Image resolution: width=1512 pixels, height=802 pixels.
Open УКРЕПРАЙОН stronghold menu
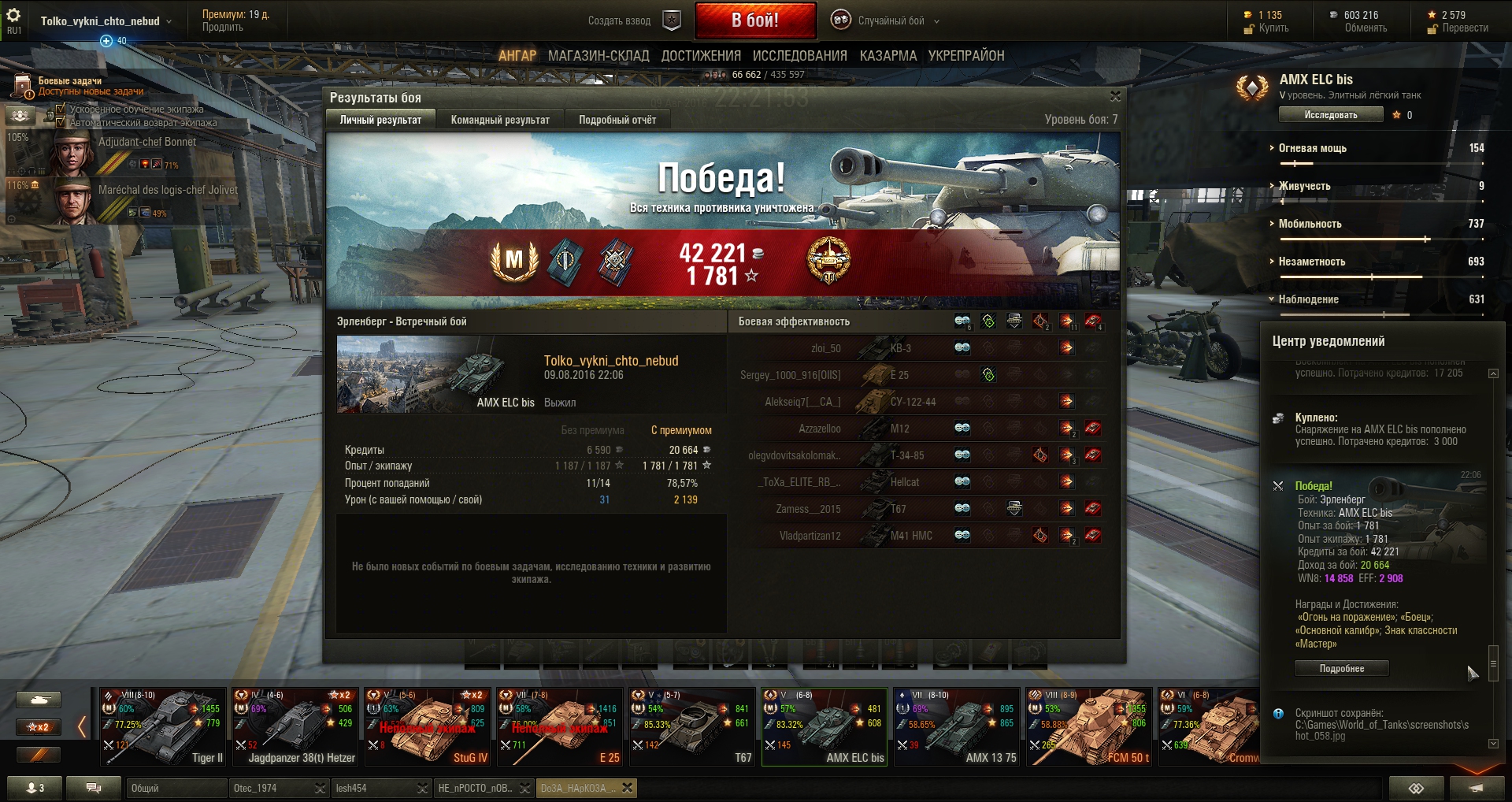[x=965, y=56]
